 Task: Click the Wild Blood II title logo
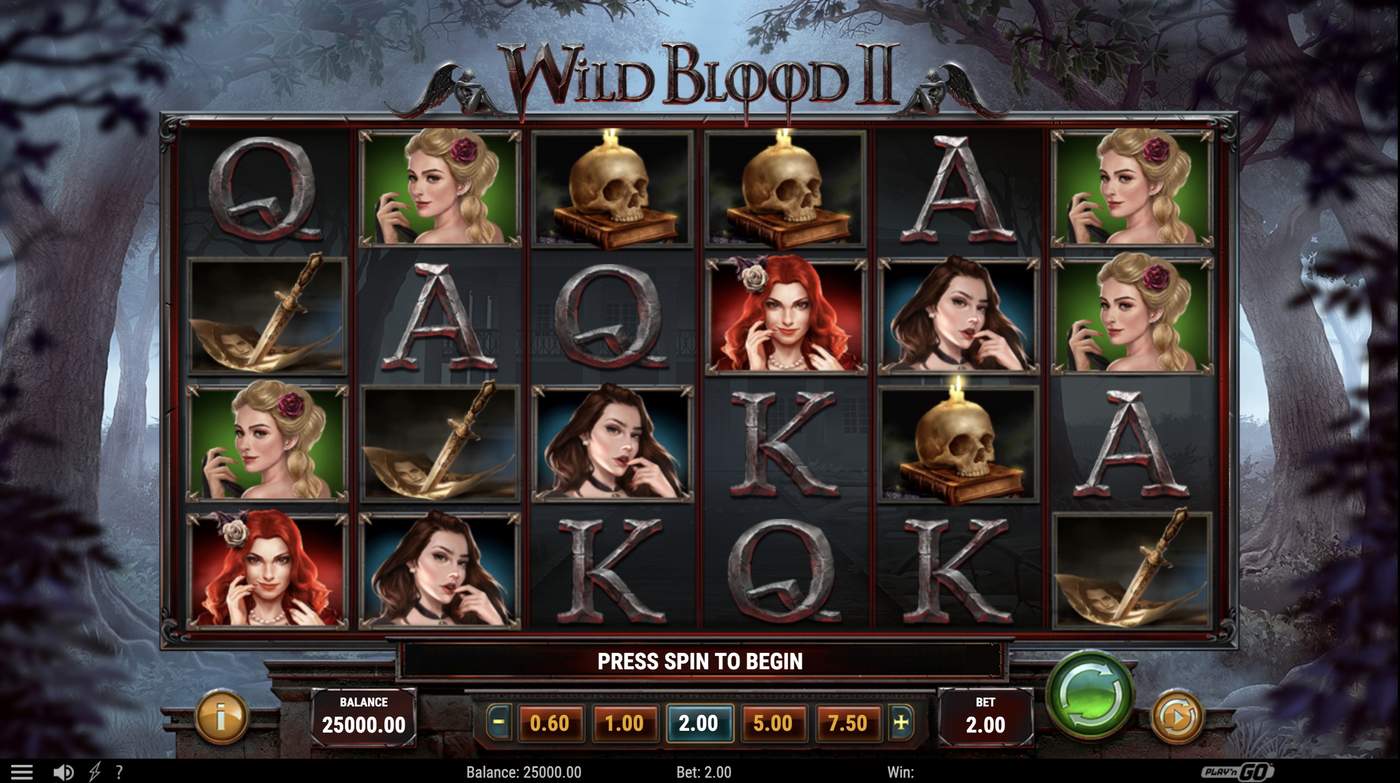pos(700,75)
